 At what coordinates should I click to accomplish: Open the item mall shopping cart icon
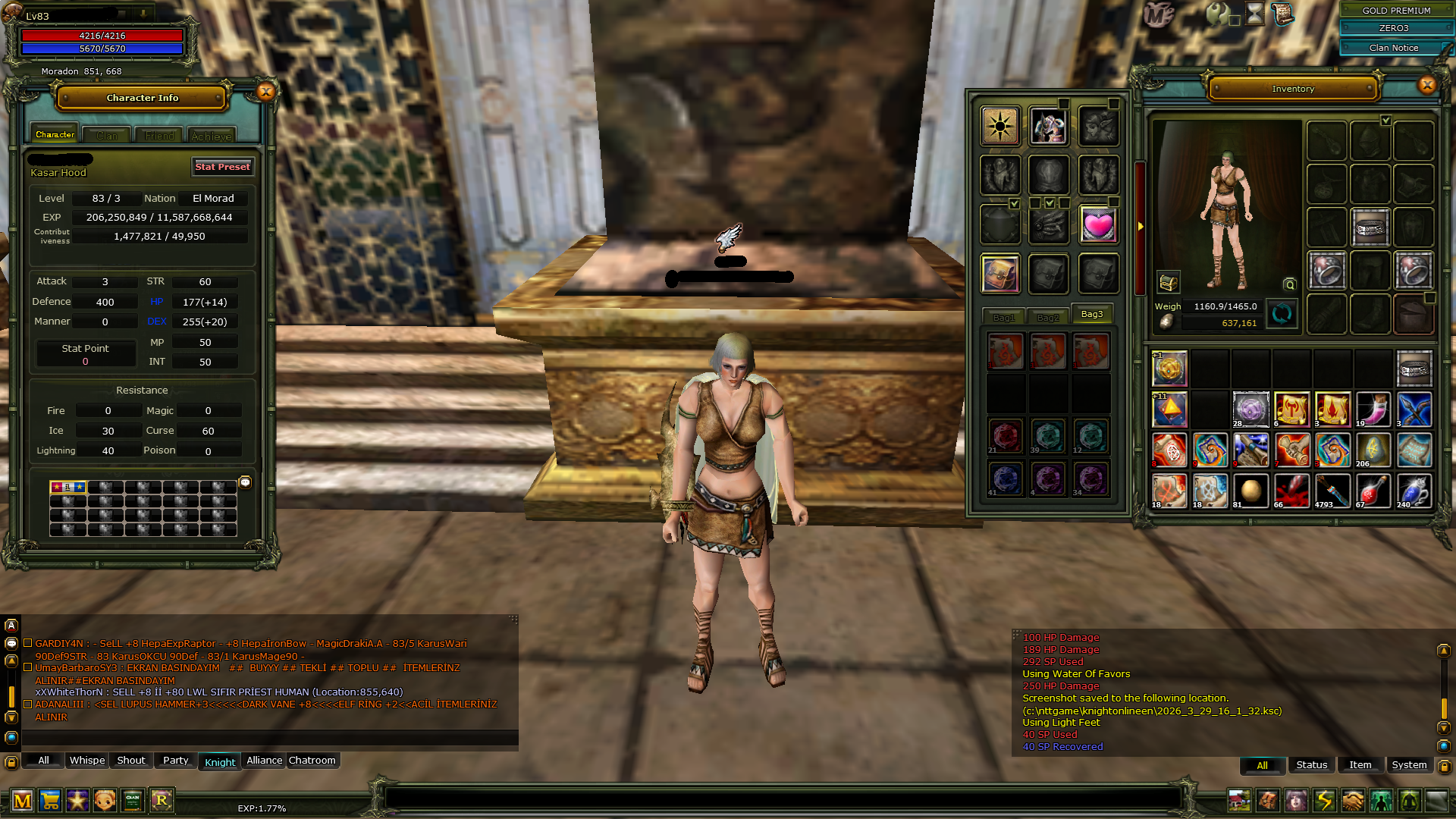click(x=50, y=800)
